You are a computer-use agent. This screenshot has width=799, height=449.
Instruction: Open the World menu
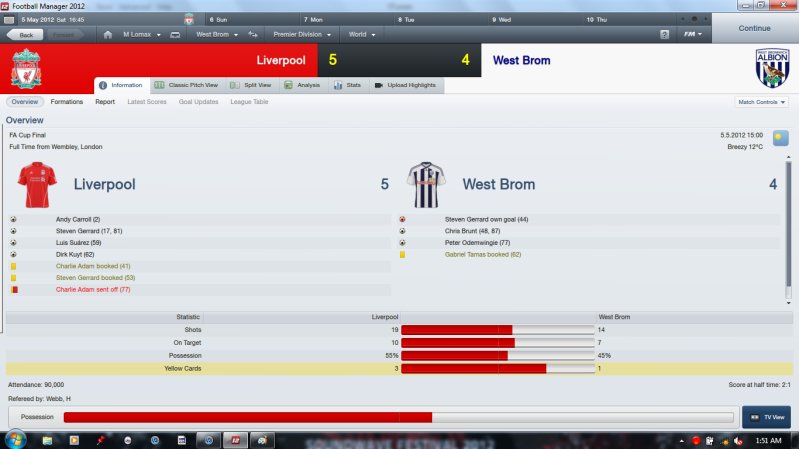(x=362, y=35)
